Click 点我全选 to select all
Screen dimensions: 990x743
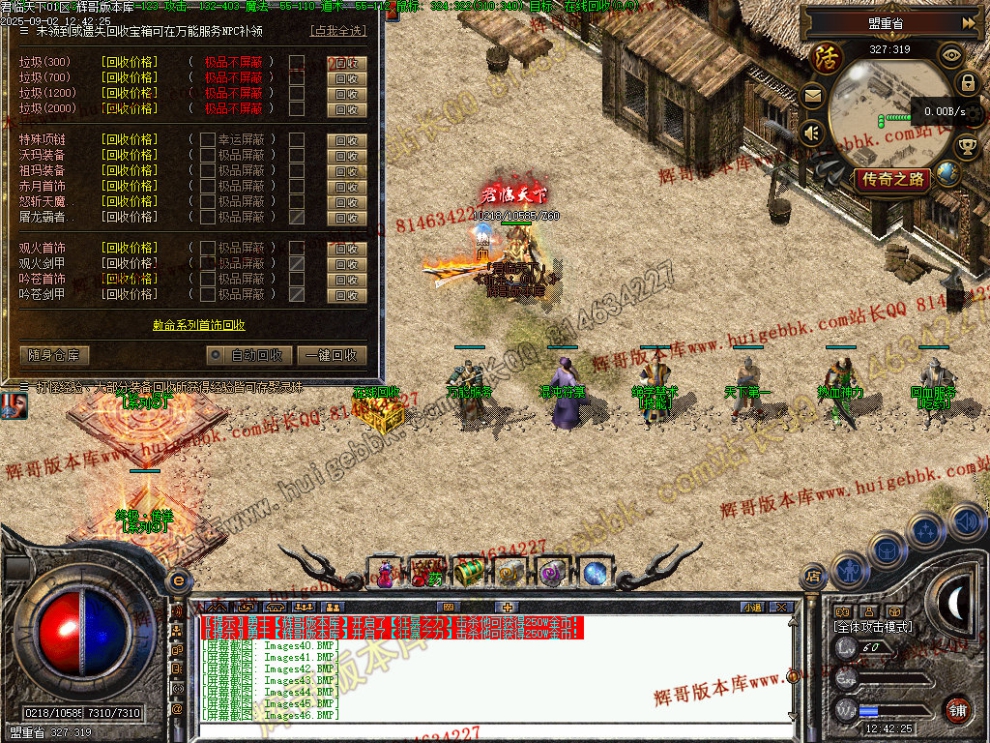coord(339,31)
